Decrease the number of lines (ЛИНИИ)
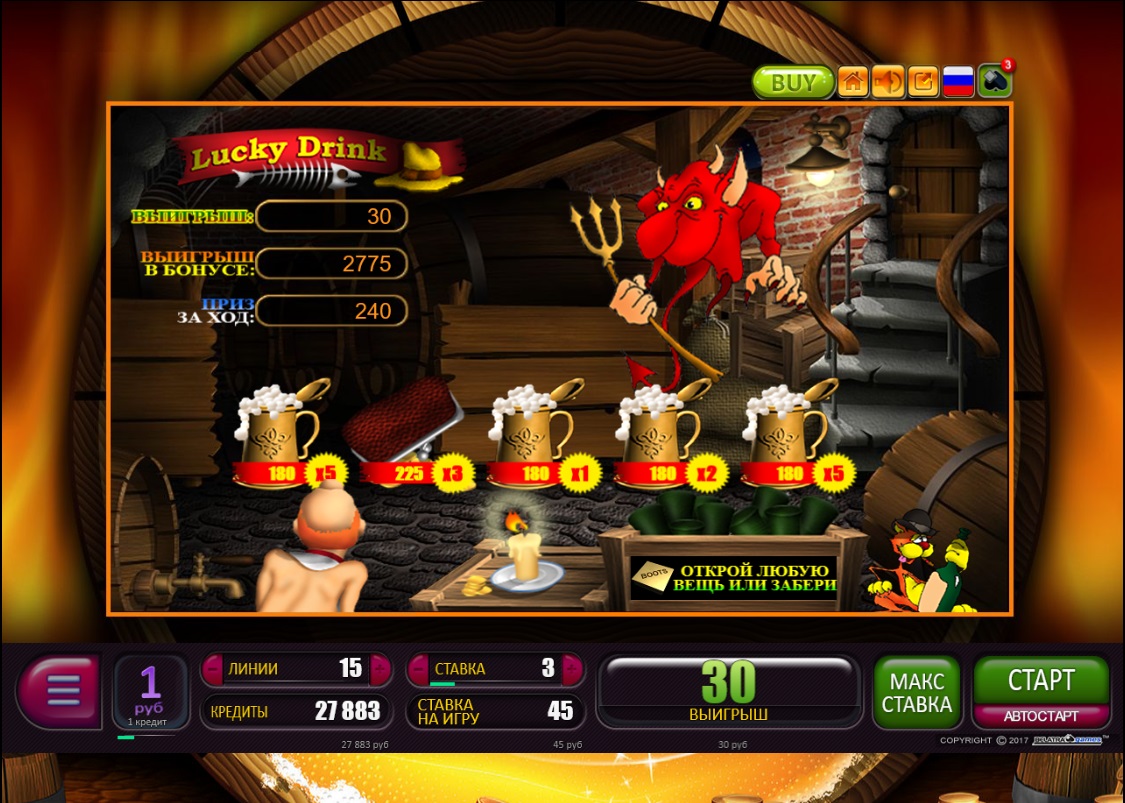The height and width of the screenshot is (803, 1125). pos(212,669)
